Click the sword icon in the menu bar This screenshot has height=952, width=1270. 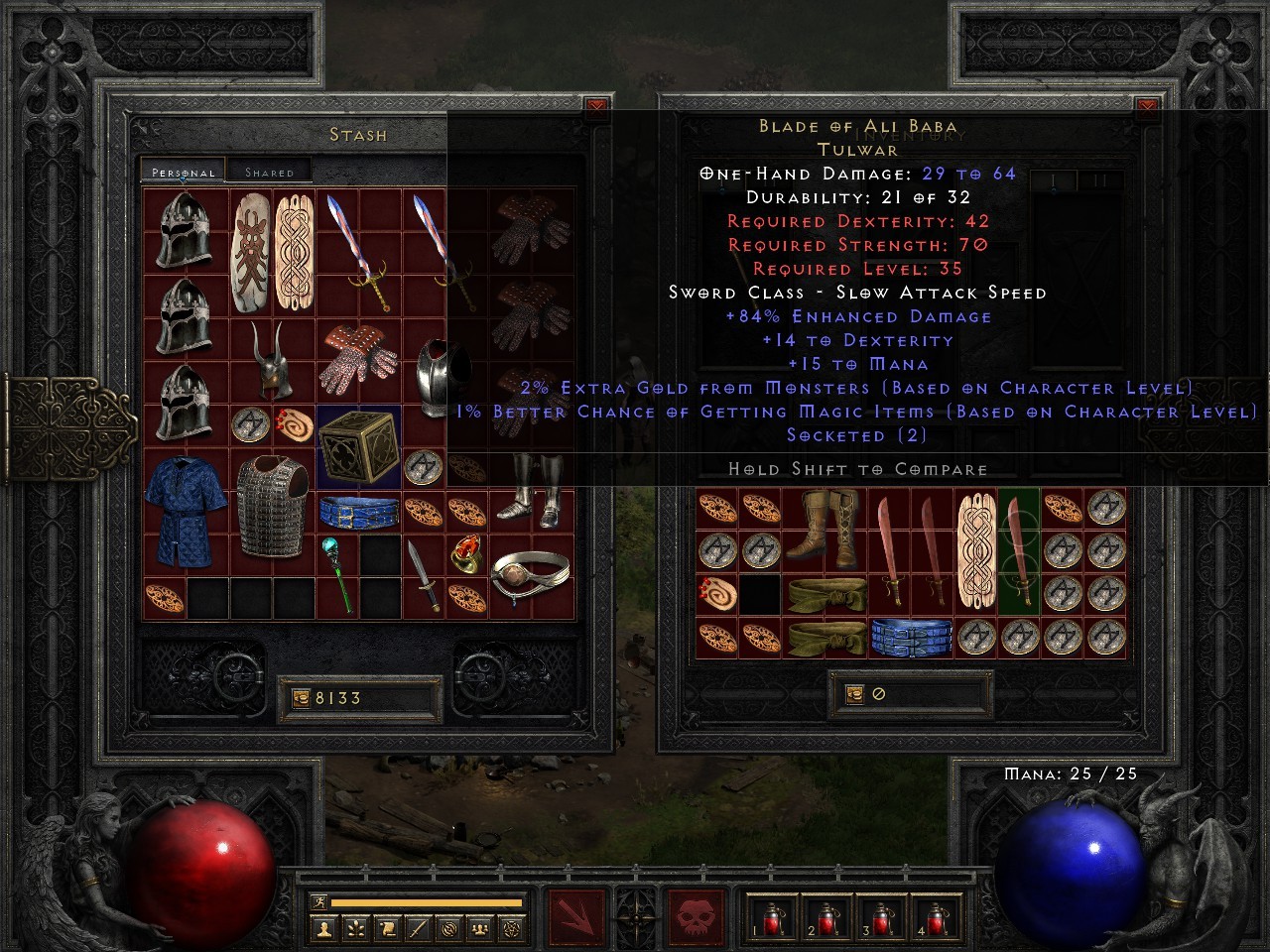(418, 928)
